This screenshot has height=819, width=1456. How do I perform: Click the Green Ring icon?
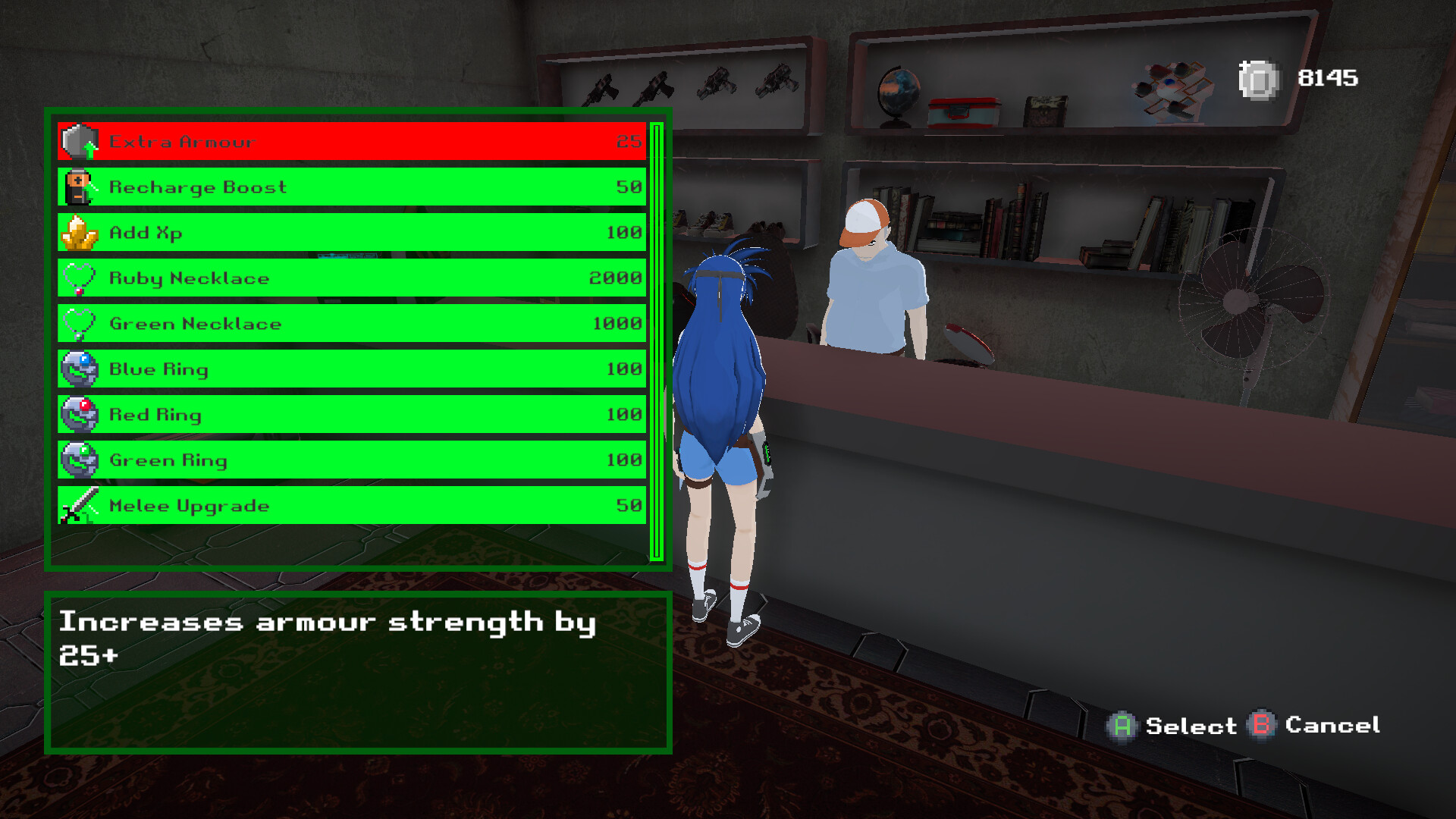point(80,460)
